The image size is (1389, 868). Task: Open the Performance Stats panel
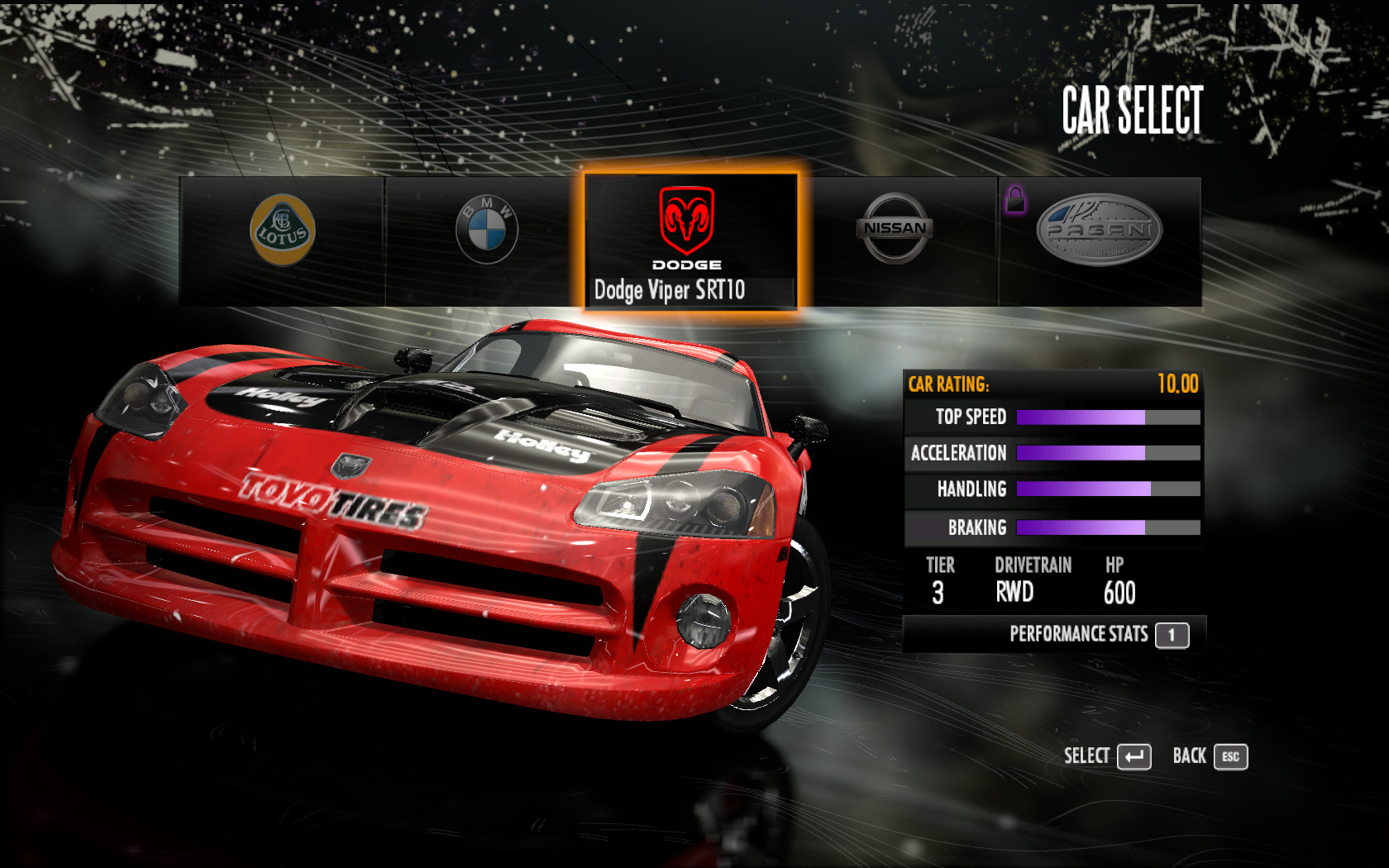pos(1097,635)
